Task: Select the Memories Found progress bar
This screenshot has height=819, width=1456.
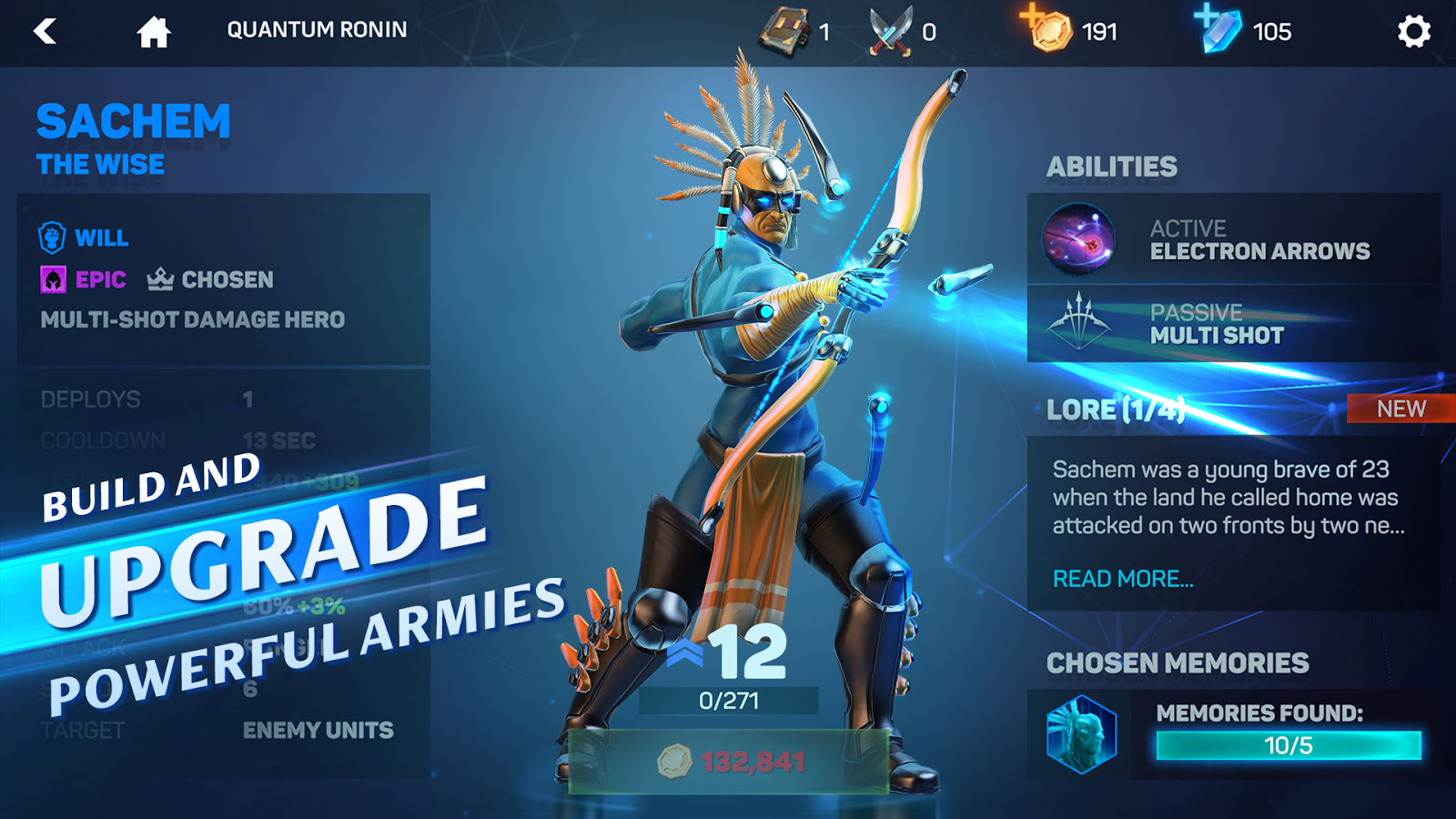Action: (1288, 745)
